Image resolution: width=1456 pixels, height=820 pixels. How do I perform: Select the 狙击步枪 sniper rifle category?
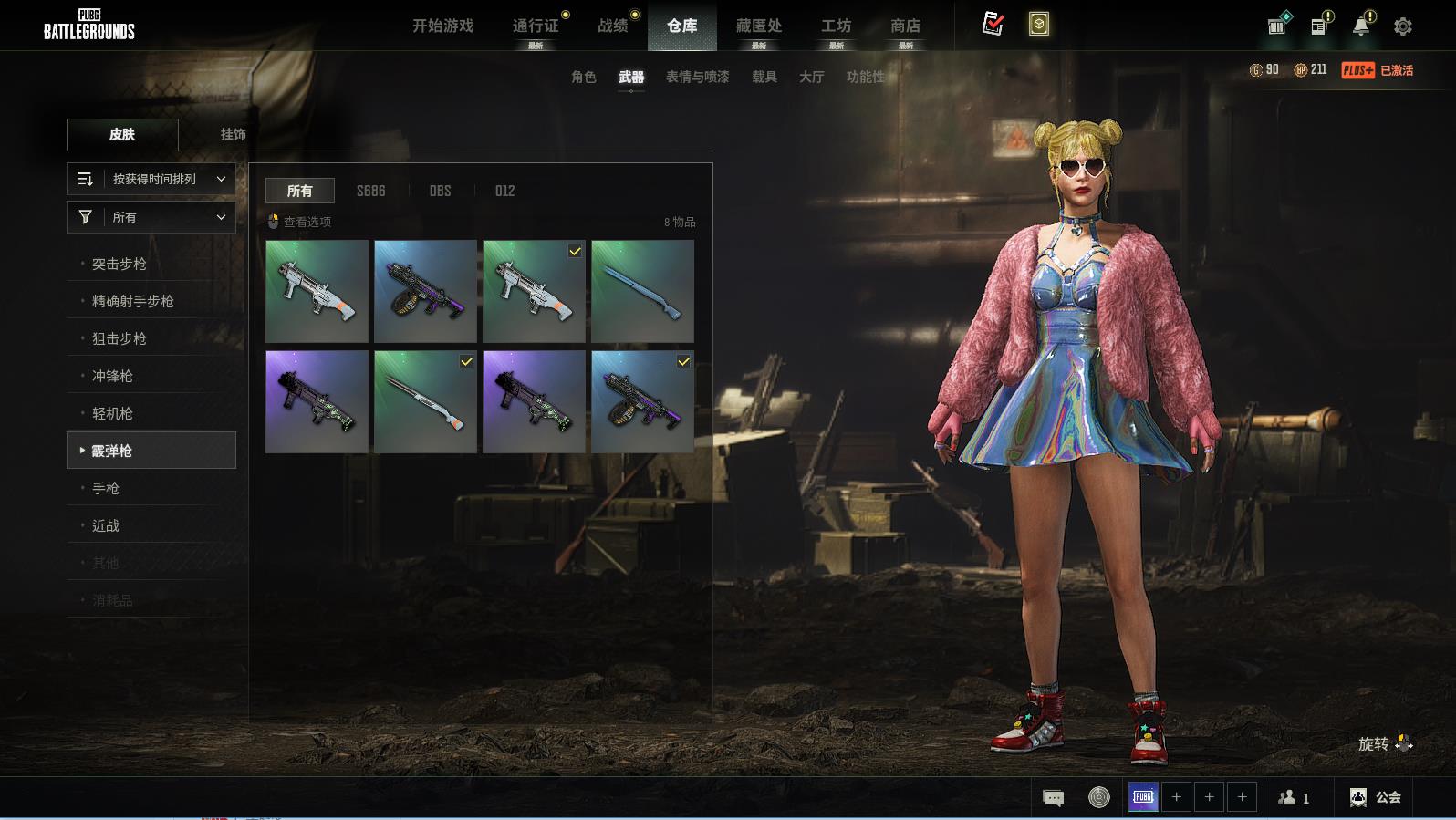pos(120,338)
